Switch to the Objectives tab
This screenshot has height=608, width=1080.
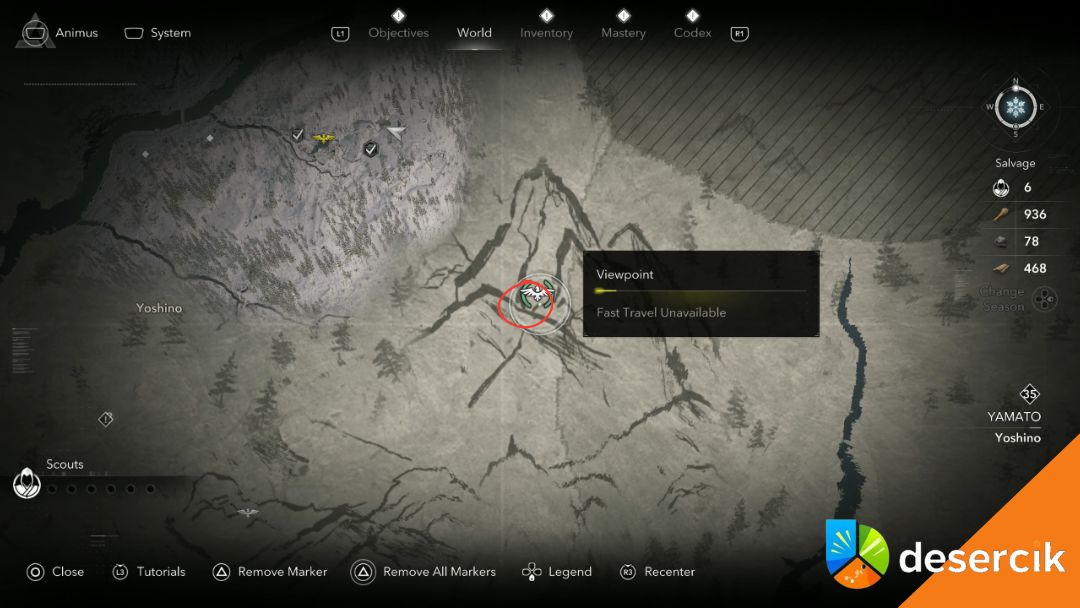[x=398, y=33]
